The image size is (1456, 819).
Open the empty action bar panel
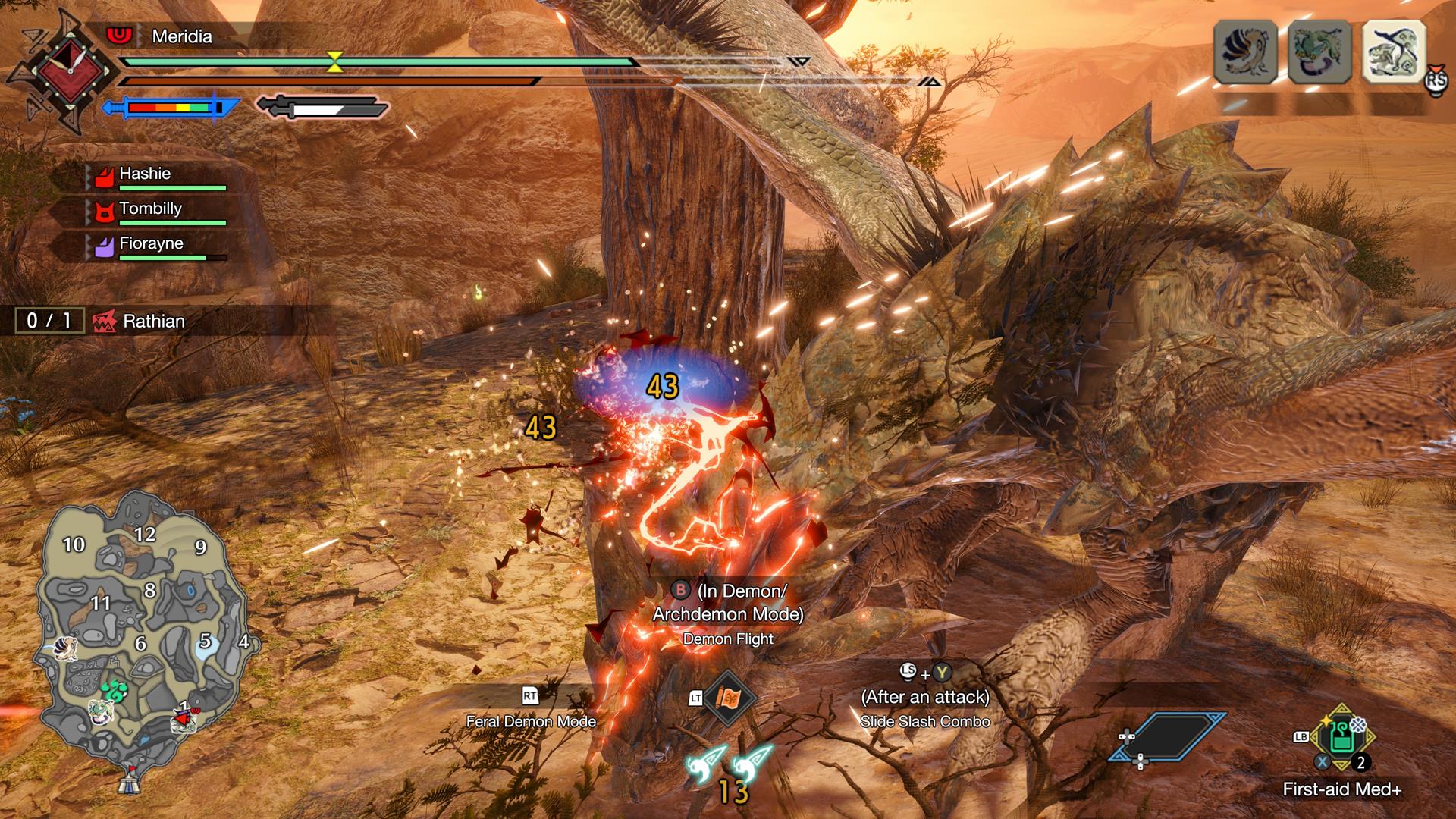click(1166, 736)
